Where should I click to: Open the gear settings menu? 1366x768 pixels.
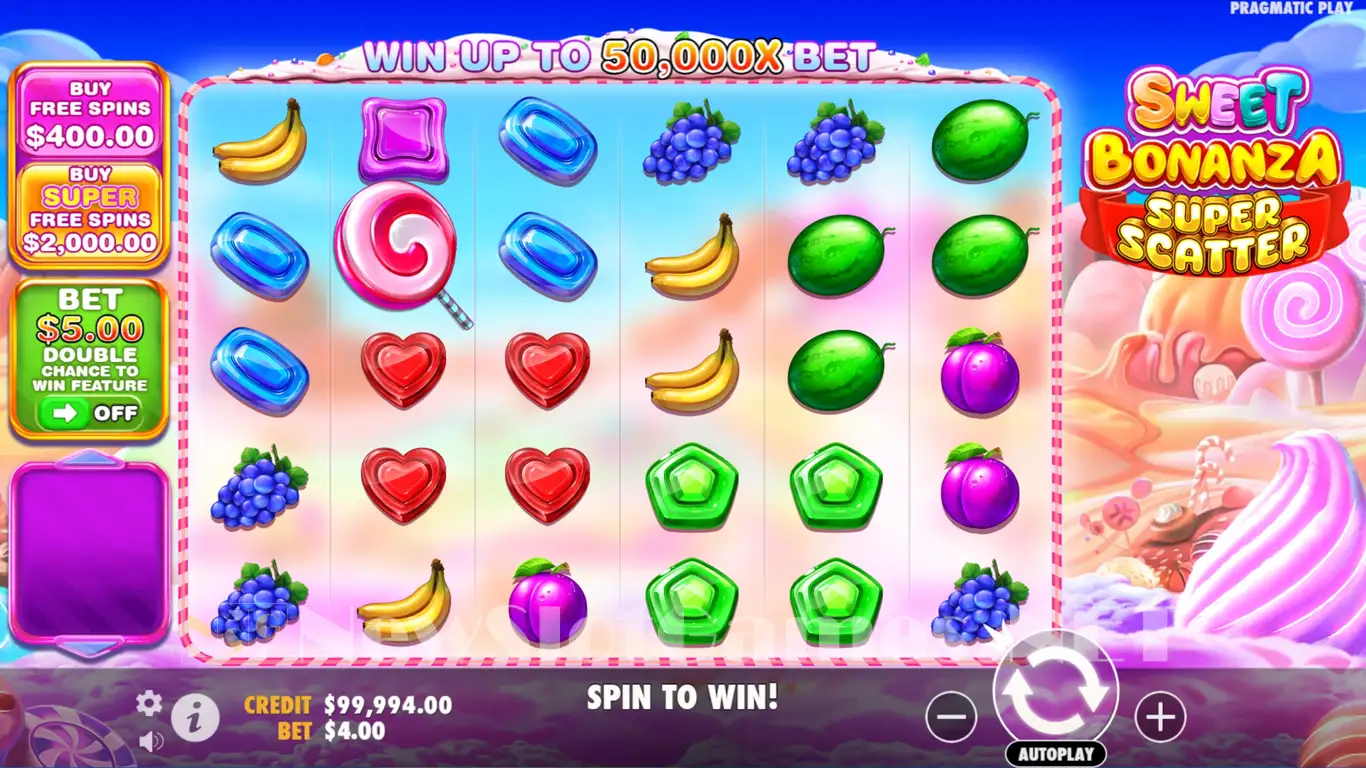pos(149,704)
